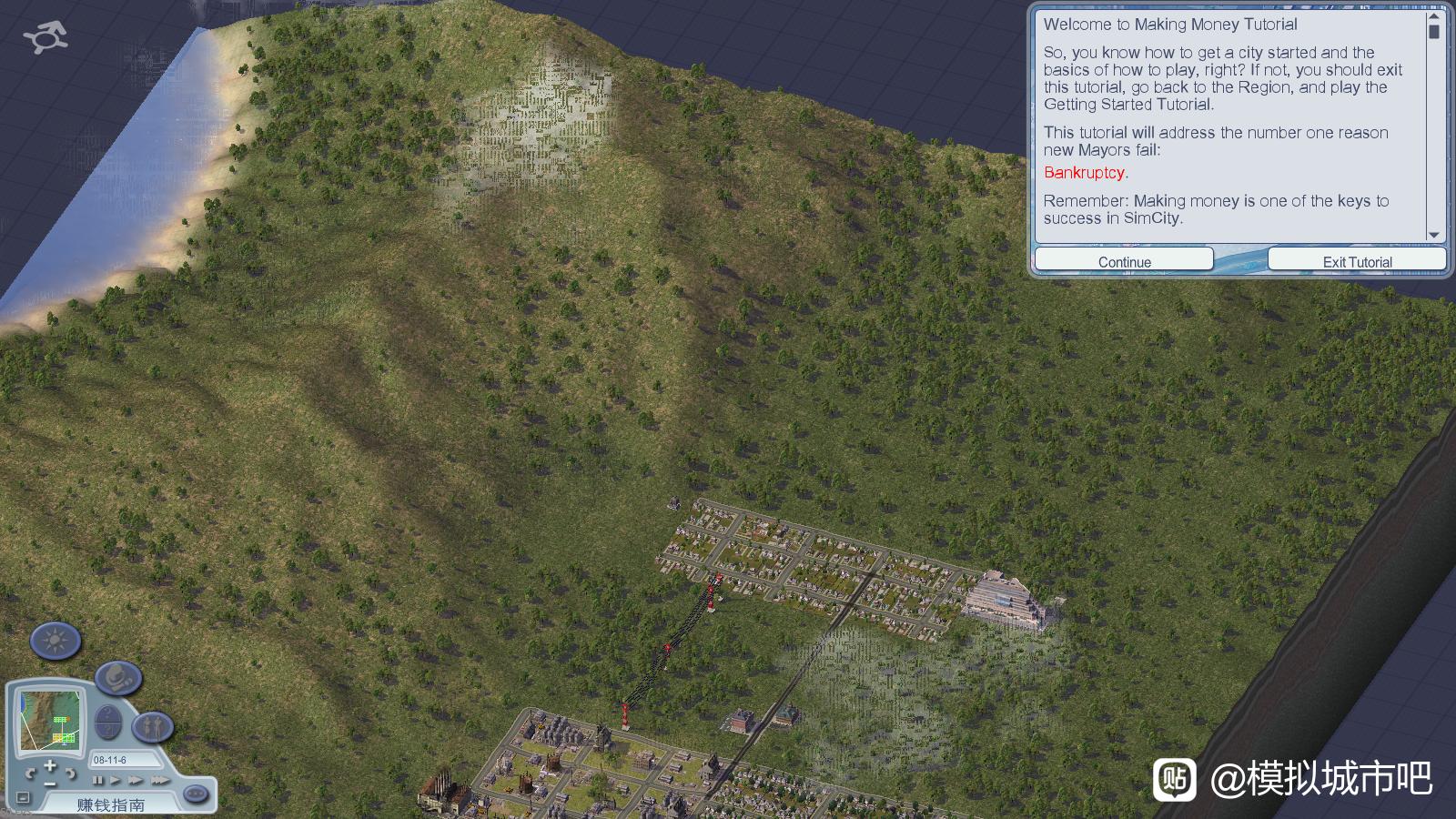Rotate the view clockwise
Screen dimensions: 1456x819
click(70, 774)
